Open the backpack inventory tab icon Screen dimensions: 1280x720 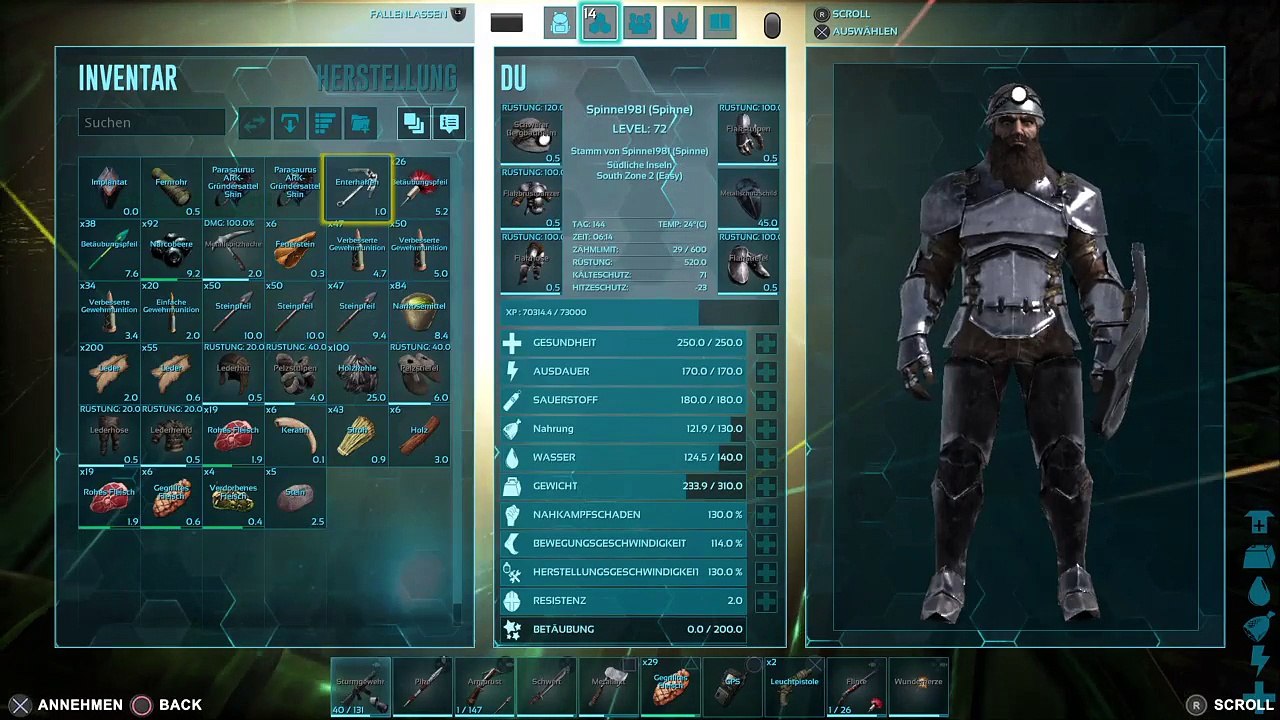coord(560,22)
